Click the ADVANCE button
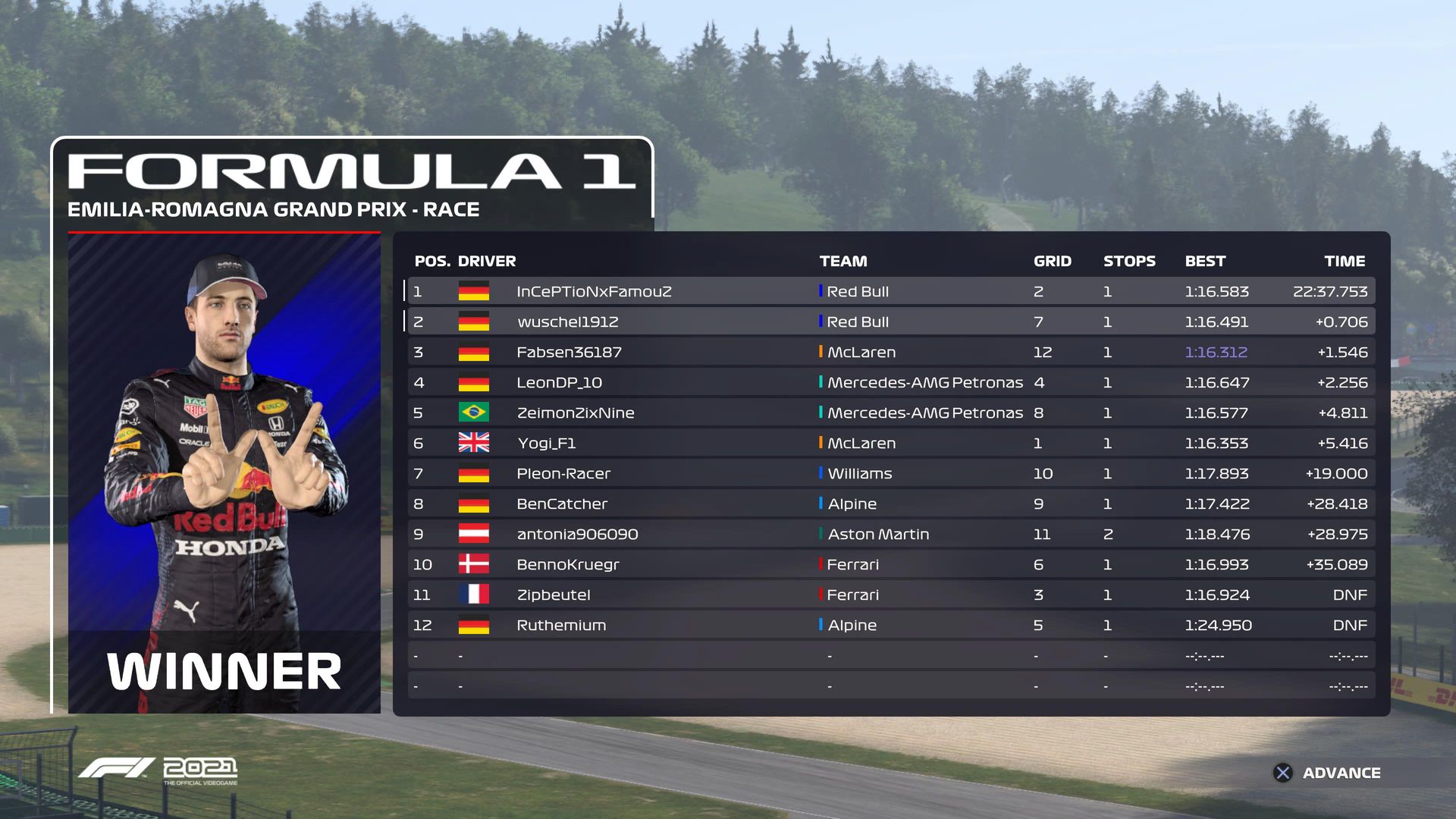Screen dimensions: 1456x819 tap(1327, 773)
